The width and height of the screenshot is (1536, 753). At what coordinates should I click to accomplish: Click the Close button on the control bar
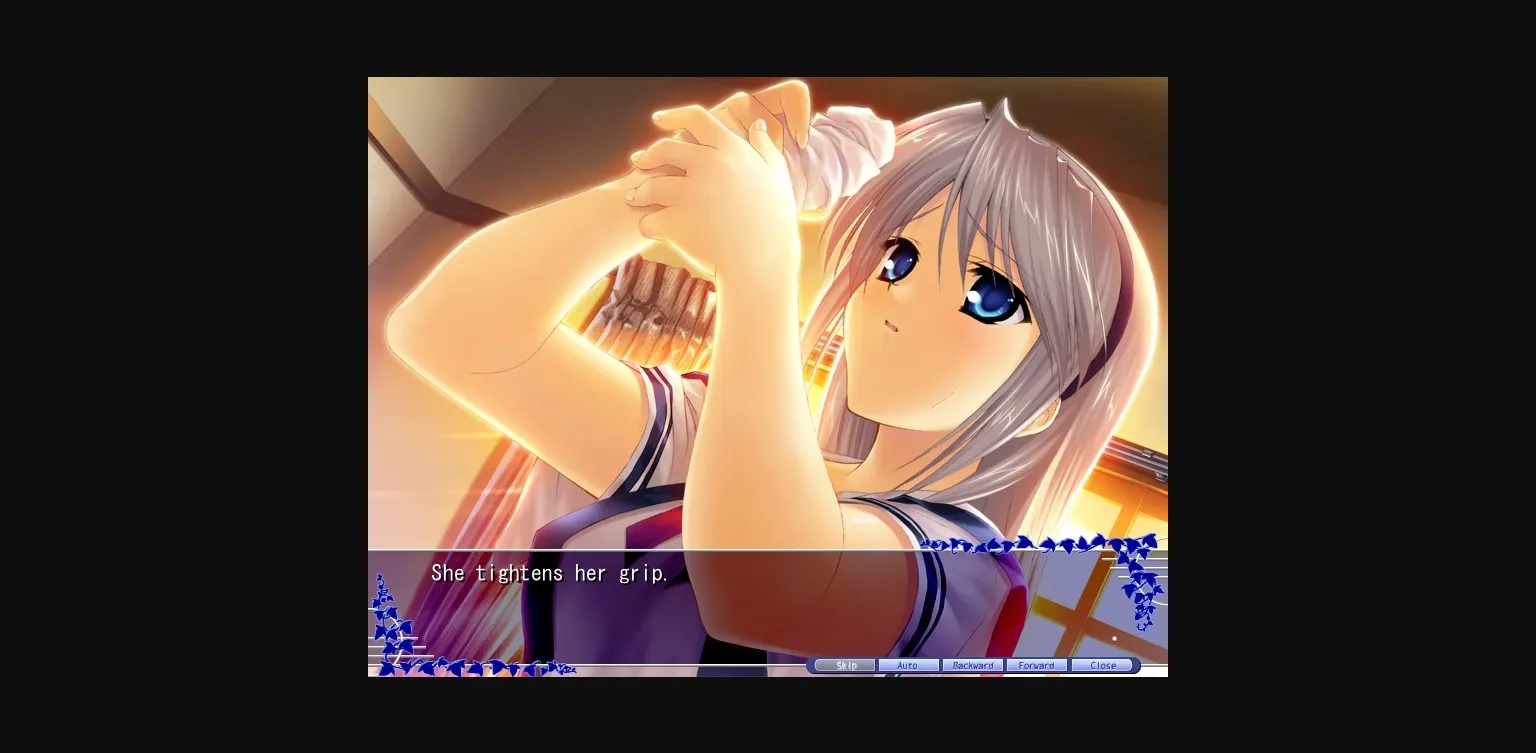tap(1103, 665)
